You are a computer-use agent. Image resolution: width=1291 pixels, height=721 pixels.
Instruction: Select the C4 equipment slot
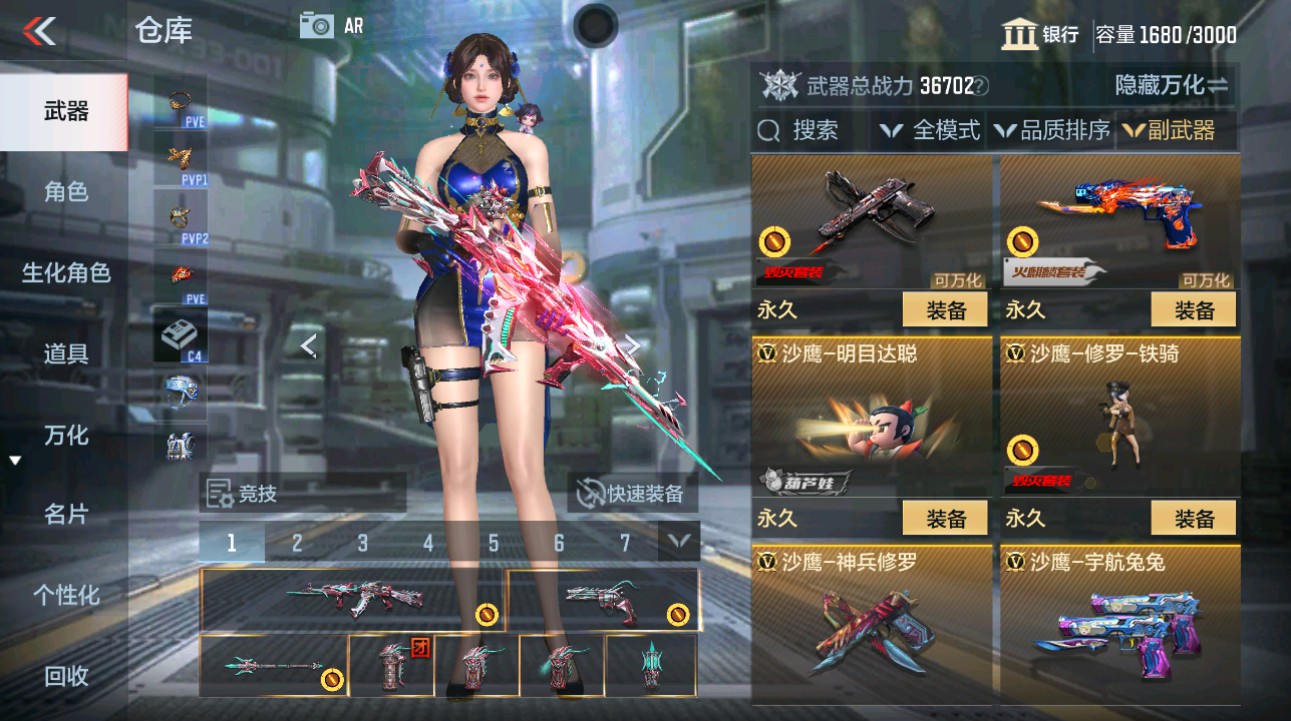(180, 333)
